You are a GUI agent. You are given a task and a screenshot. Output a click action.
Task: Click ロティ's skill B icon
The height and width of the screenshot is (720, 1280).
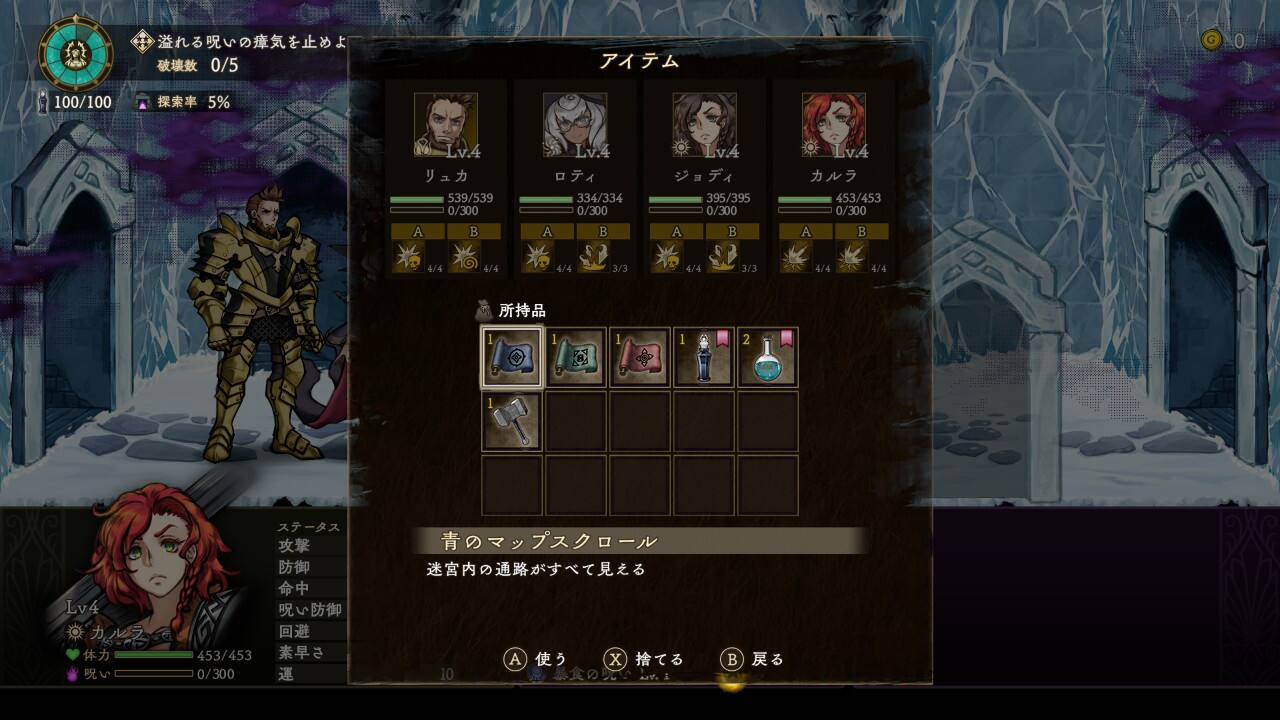[x=594, y=258]
